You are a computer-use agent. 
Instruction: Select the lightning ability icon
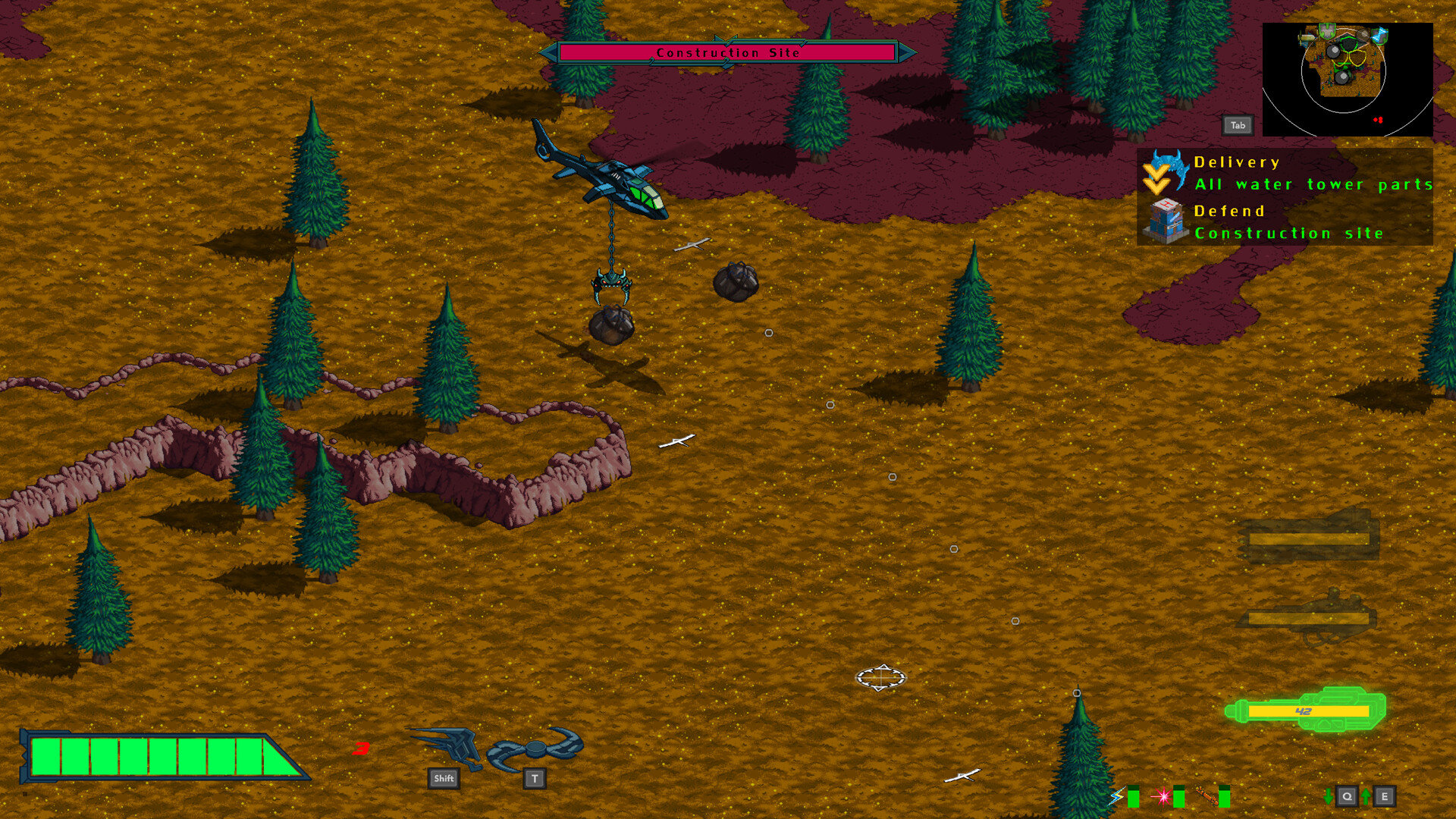(1116, 796)
